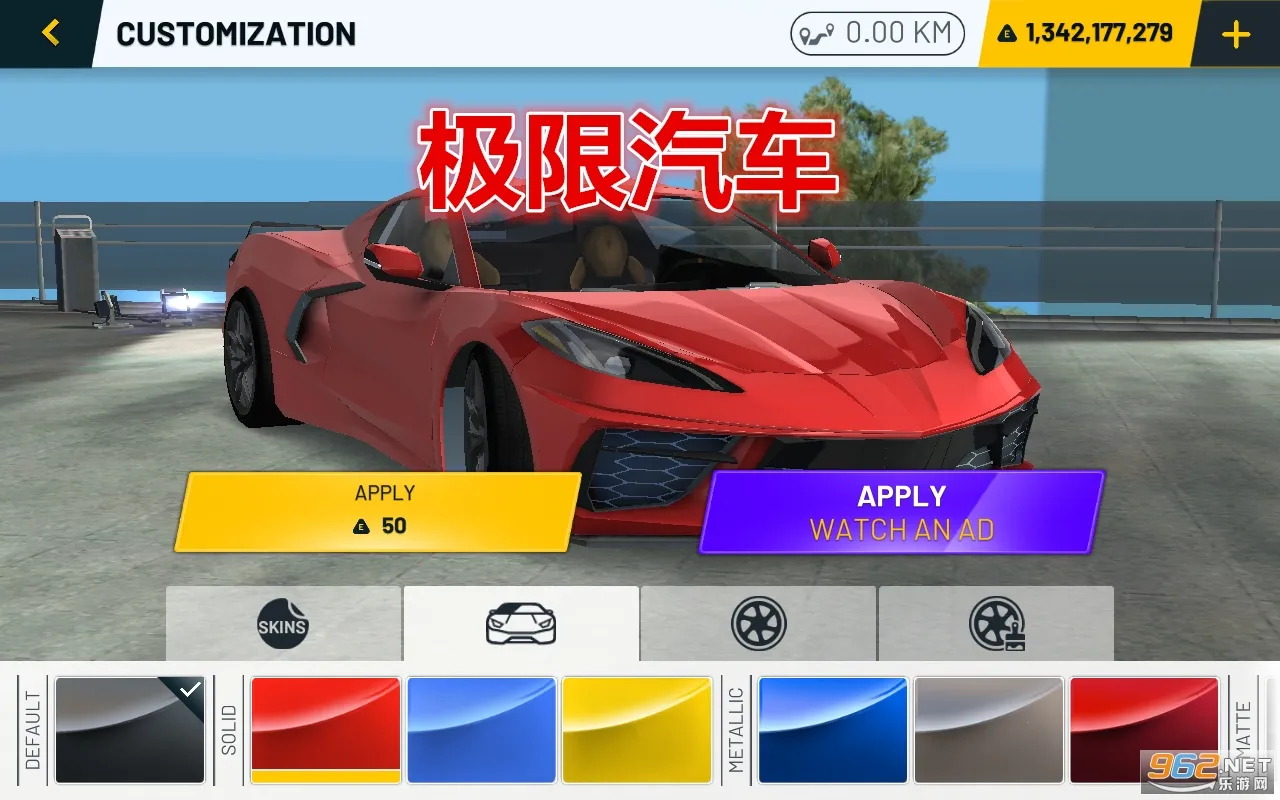Select the DEFAULT gray paint swatch

[x=130, y=730]
